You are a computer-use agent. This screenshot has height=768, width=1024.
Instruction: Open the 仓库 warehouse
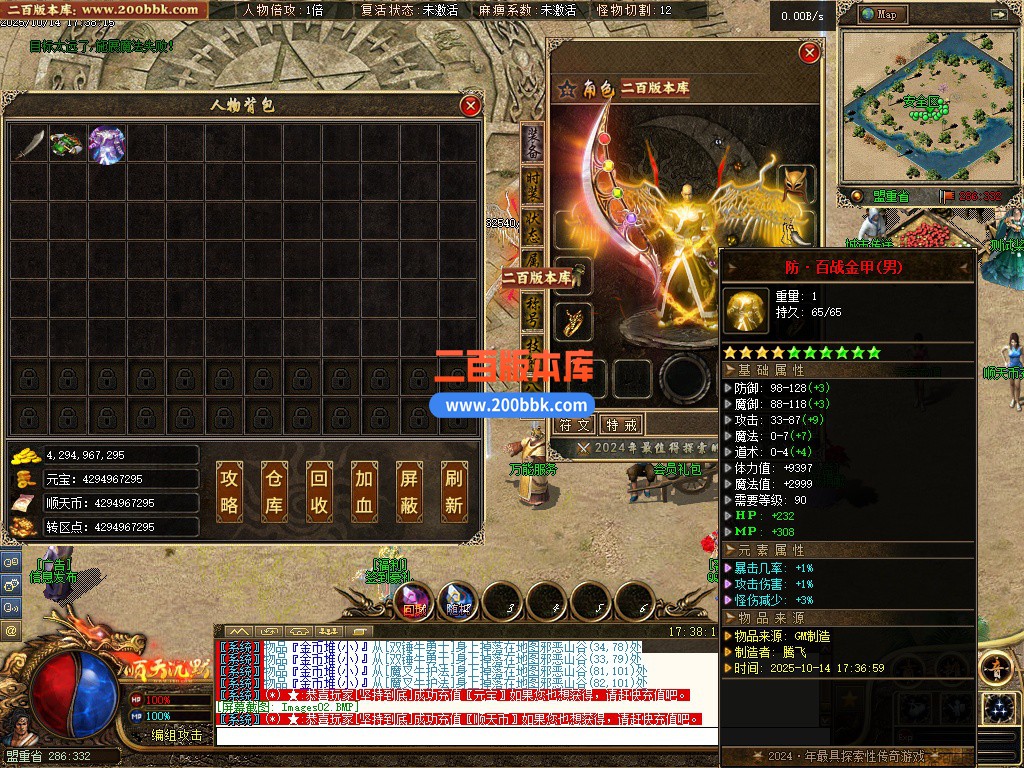(x=274, y=492)
